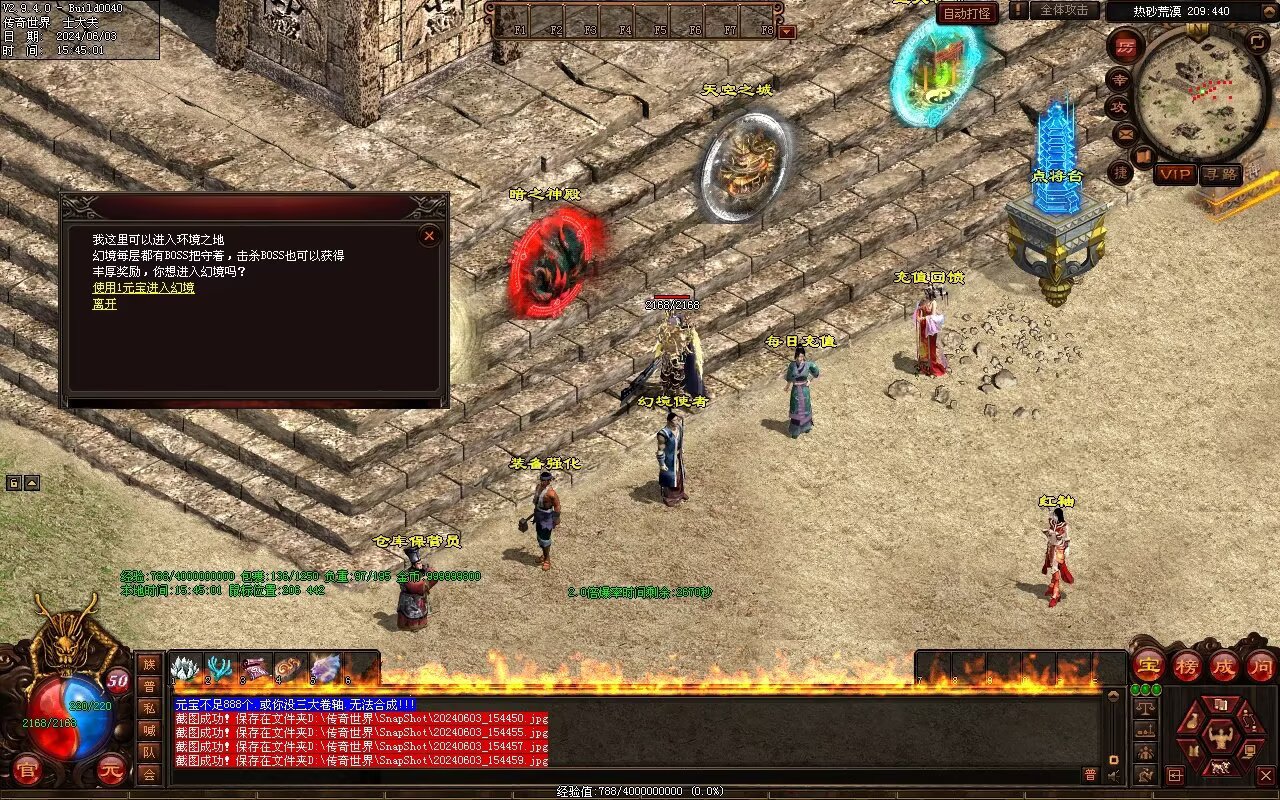Open the mail envelope icon
The width and height of the screenshot is (1280, 800).
(x=1125, y=133)
